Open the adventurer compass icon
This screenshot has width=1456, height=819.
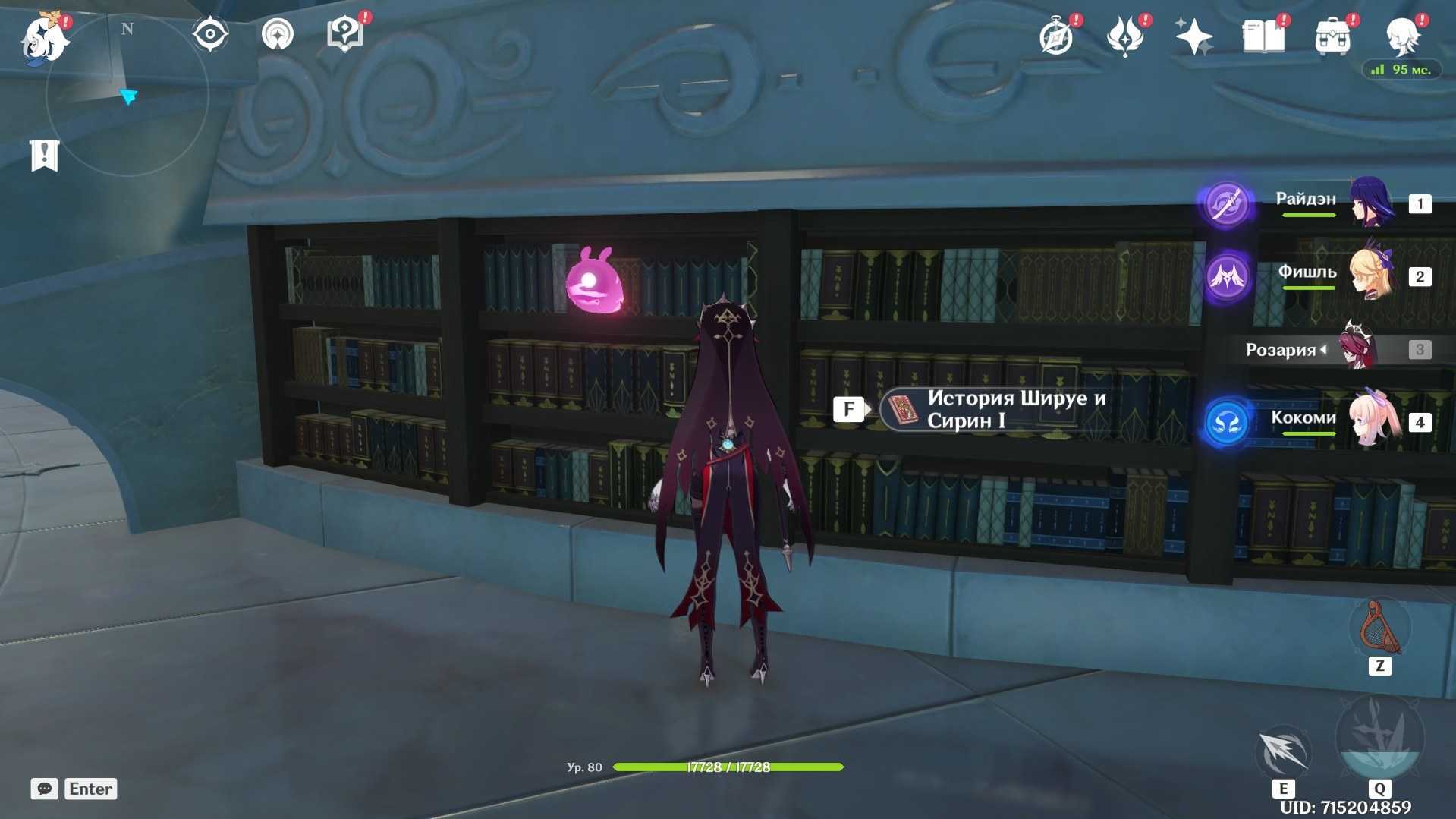pos(1056,36)
